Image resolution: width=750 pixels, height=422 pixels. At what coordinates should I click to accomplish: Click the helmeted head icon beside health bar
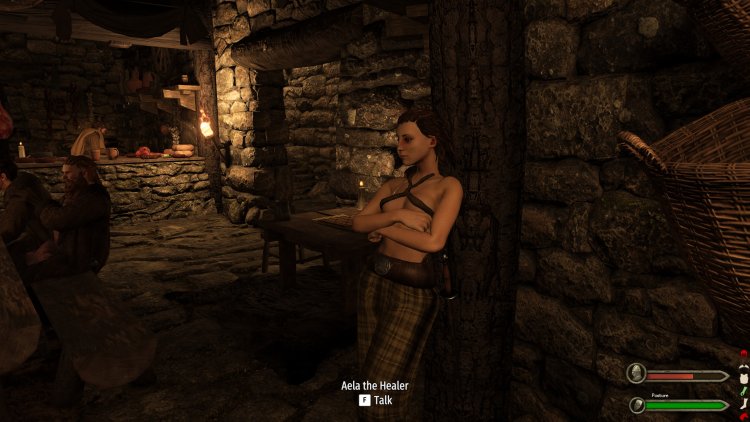pyautogui.click(x=636, y=375)
